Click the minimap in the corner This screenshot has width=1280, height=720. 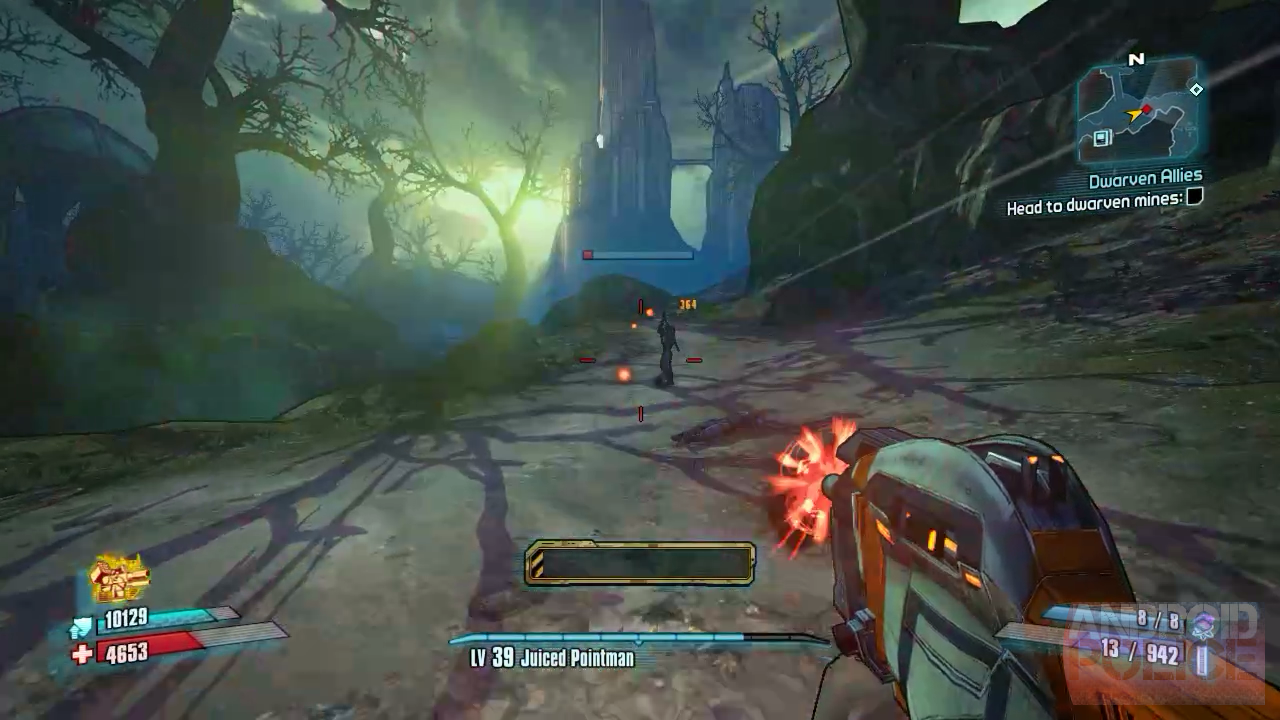point(1138,110)
